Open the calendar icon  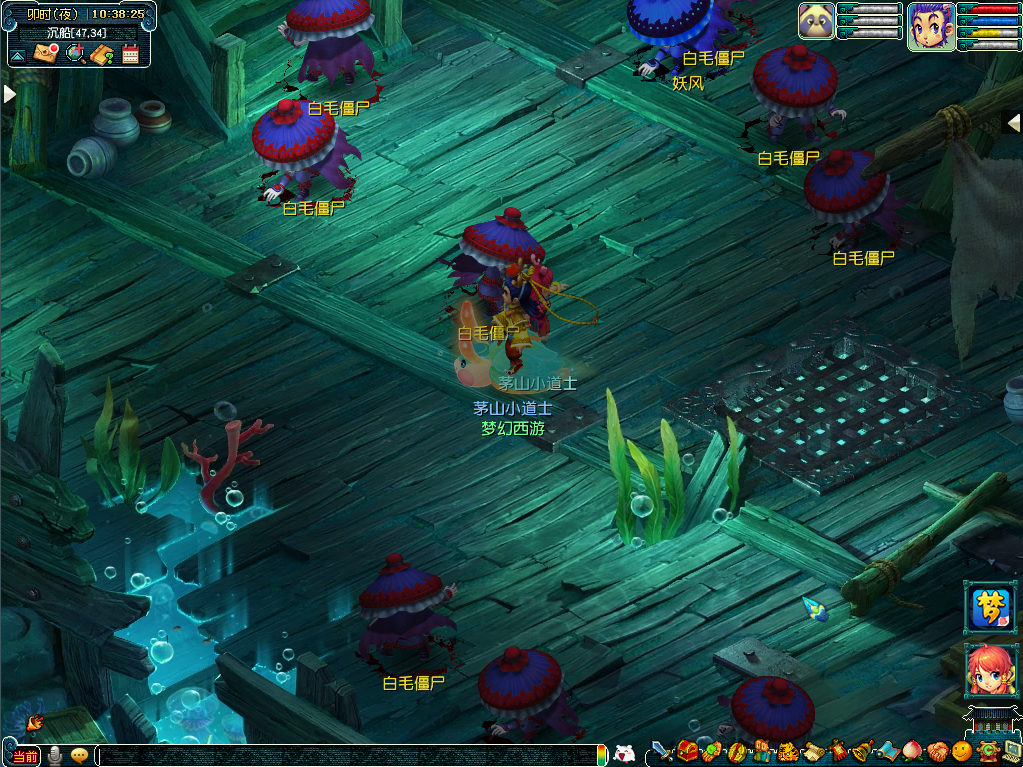130,54
